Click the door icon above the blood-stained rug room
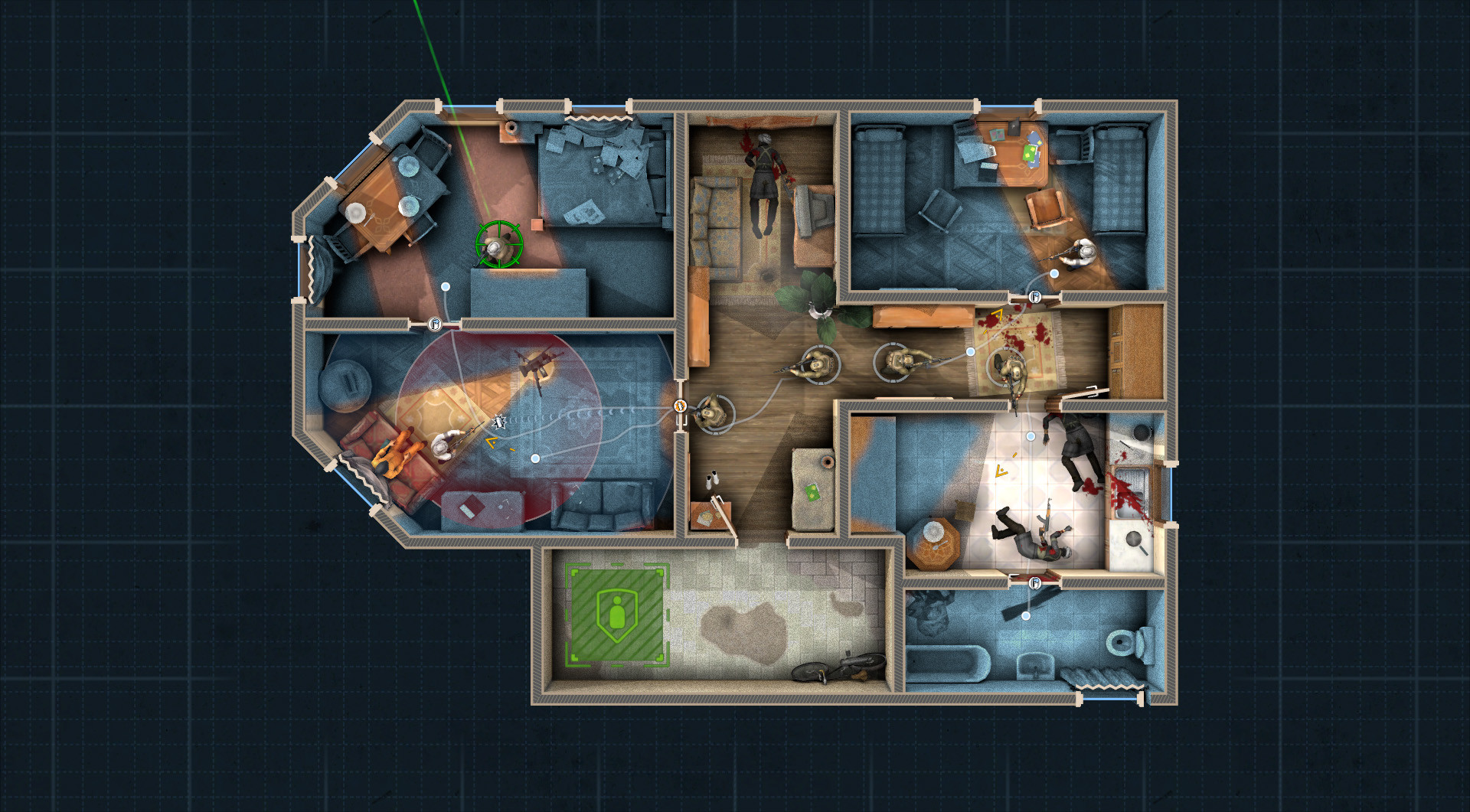1470x812 pixels. pos(1035,298)
